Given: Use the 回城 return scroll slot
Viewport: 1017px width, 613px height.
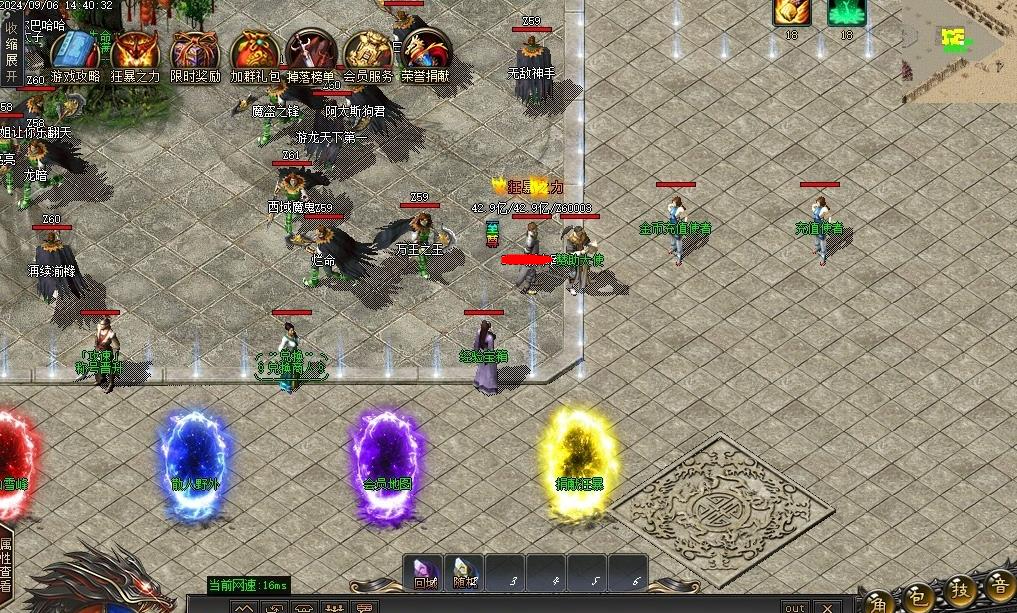Looking at the screenshot, I should (424, 573).
